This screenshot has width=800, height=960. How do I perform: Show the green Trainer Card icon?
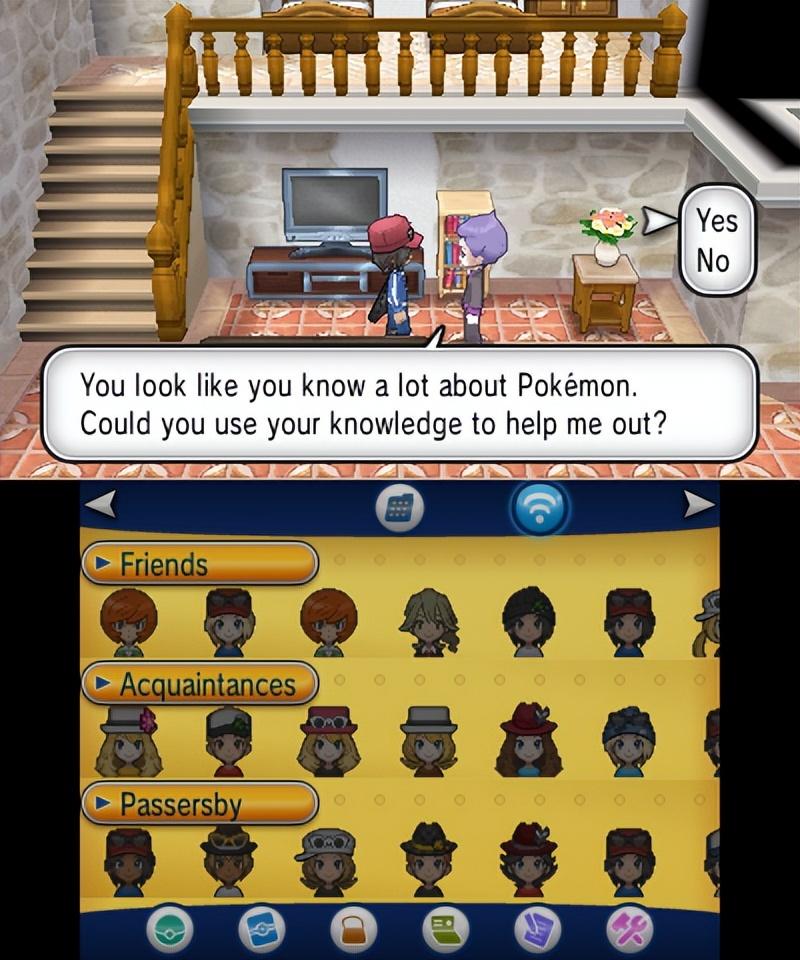(x=445, y=931)
